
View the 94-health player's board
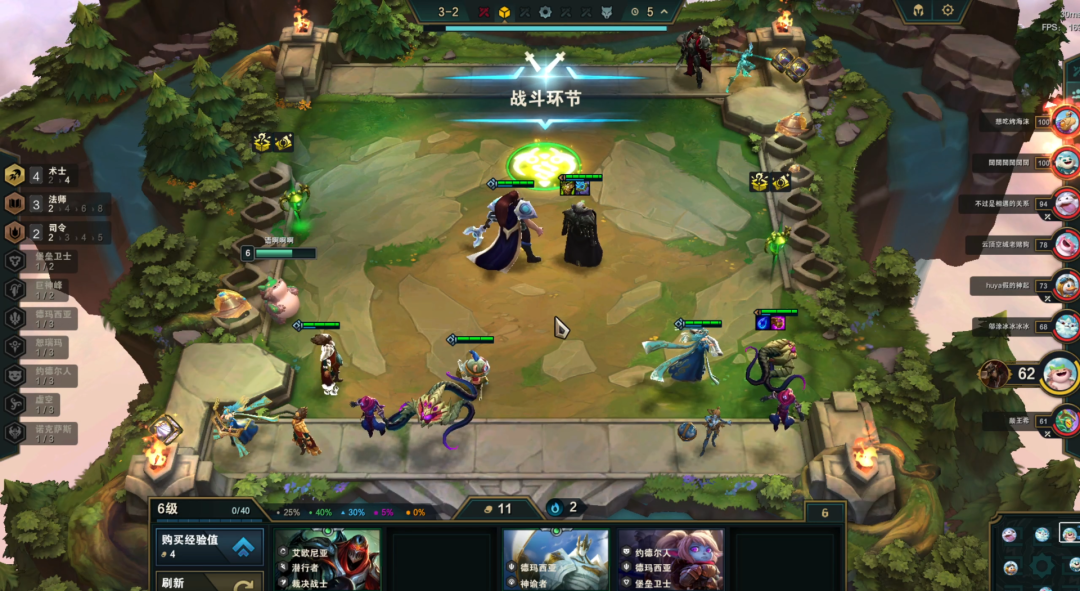1066,203
